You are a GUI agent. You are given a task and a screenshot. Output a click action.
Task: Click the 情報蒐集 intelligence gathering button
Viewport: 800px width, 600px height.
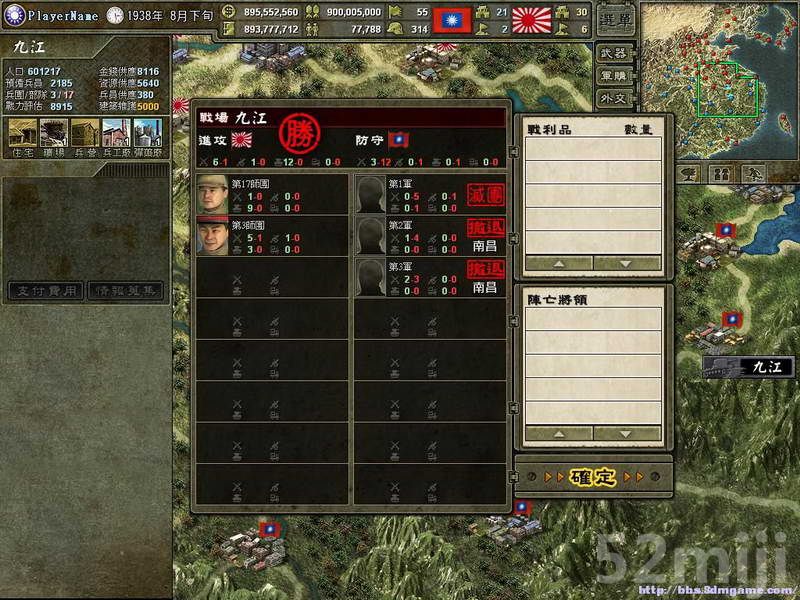click(x=124, y=290)
